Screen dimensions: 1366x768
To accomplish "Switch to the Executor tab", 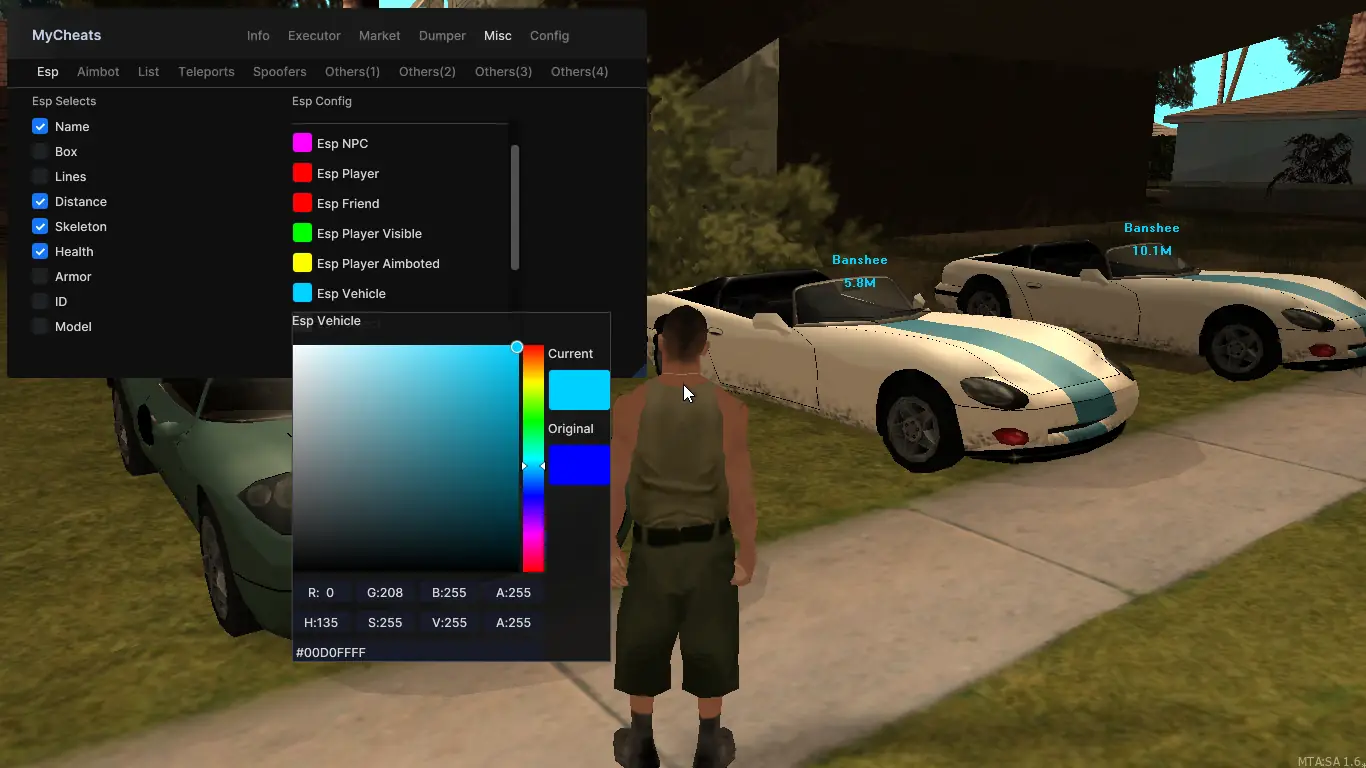I will click(314, 36).
